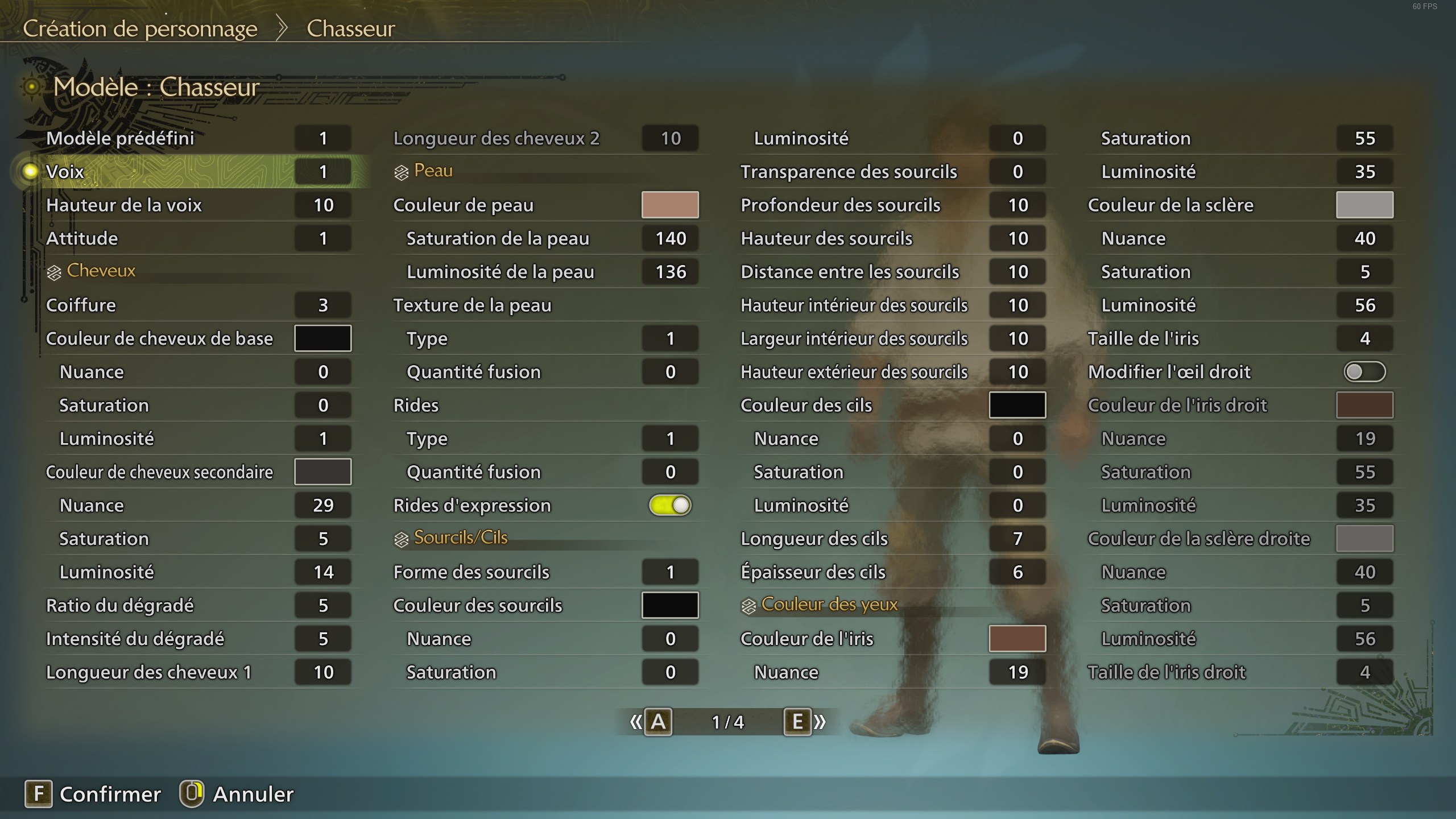Screen dimensions: 1456x819
Task: Select the Couleur des sourcils swatch
Action: (670, 605)
